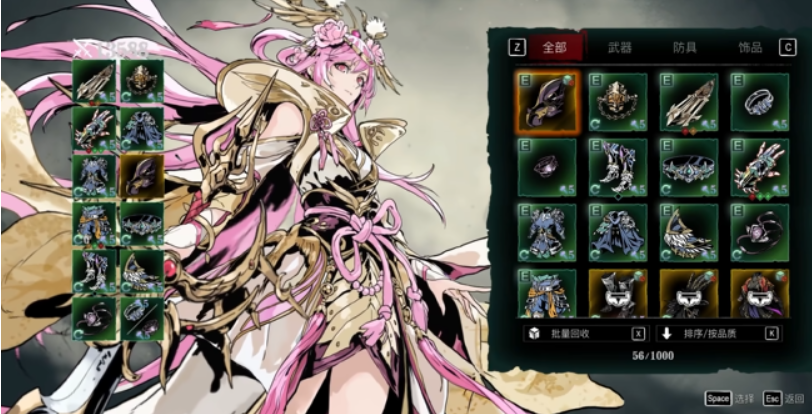
Task: Show the 防具 (Armor) tab
Action: 685,47
